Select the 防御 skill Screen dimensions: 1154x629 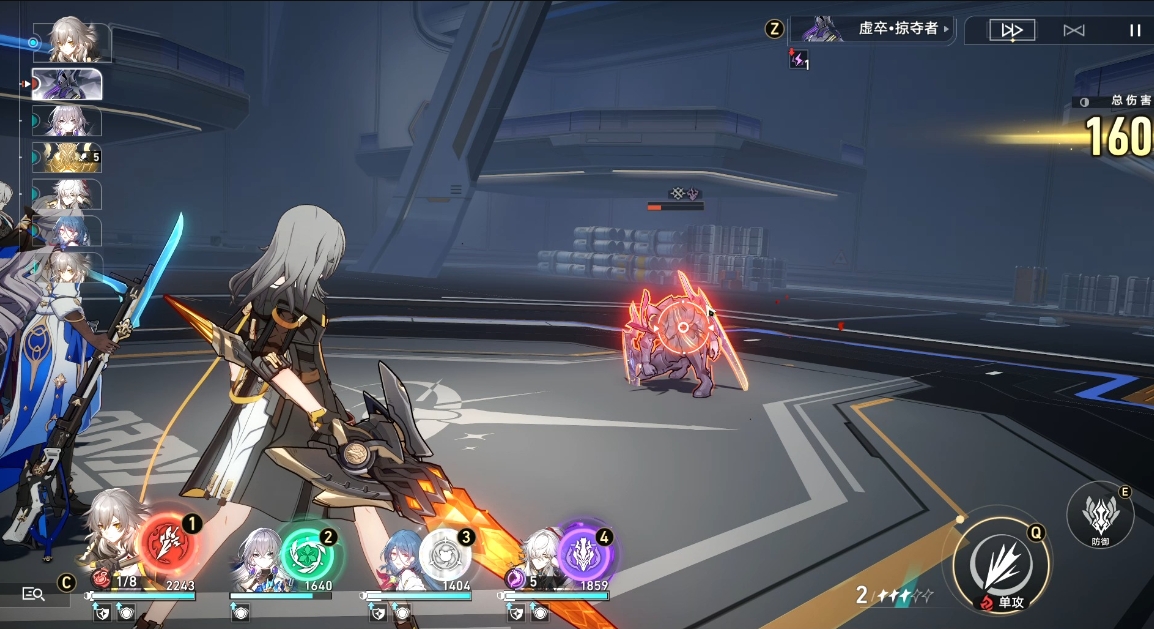(x=1100, y=514)
